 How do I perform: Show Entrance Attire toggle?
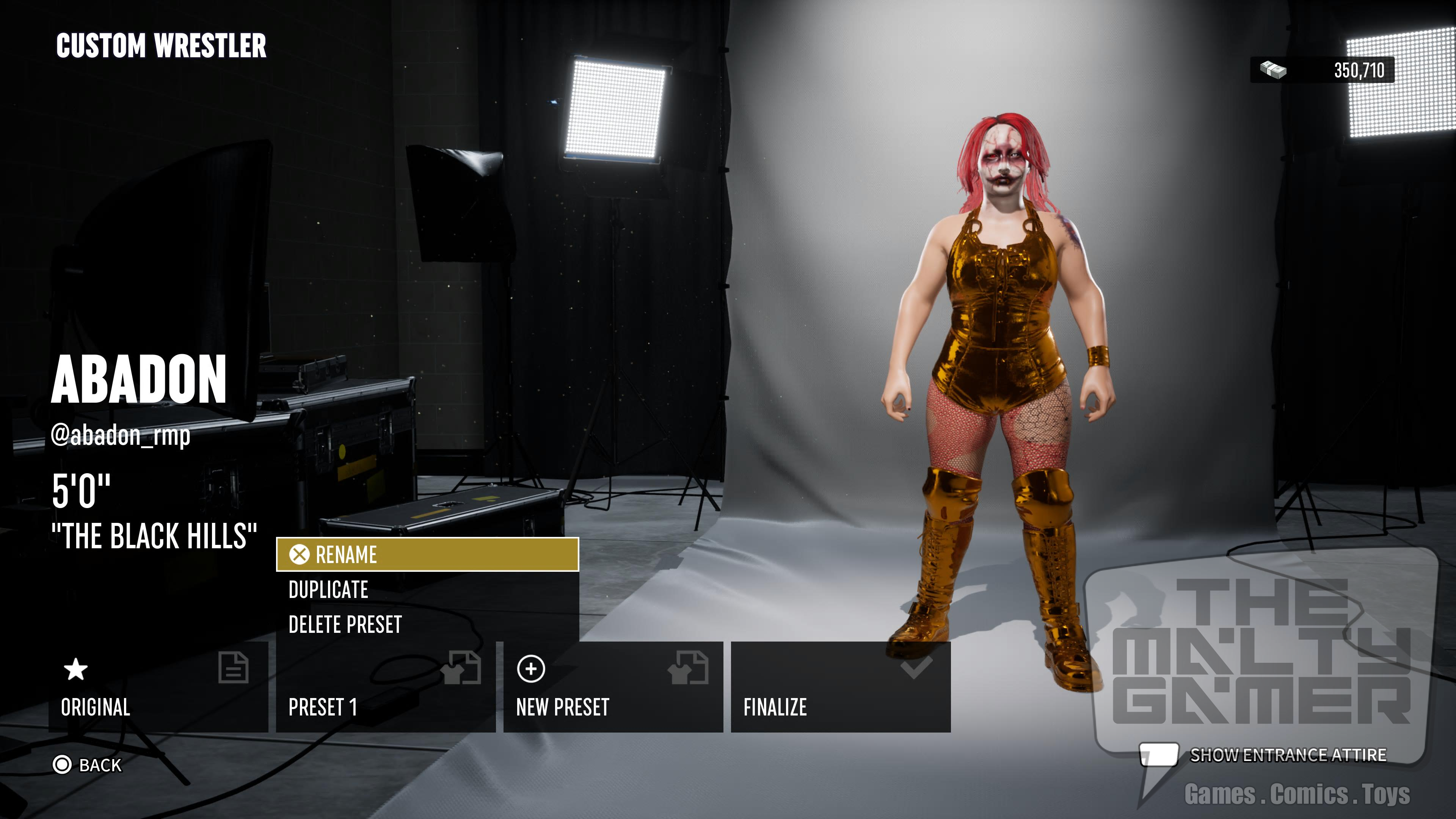click(x=1263, y=755)
